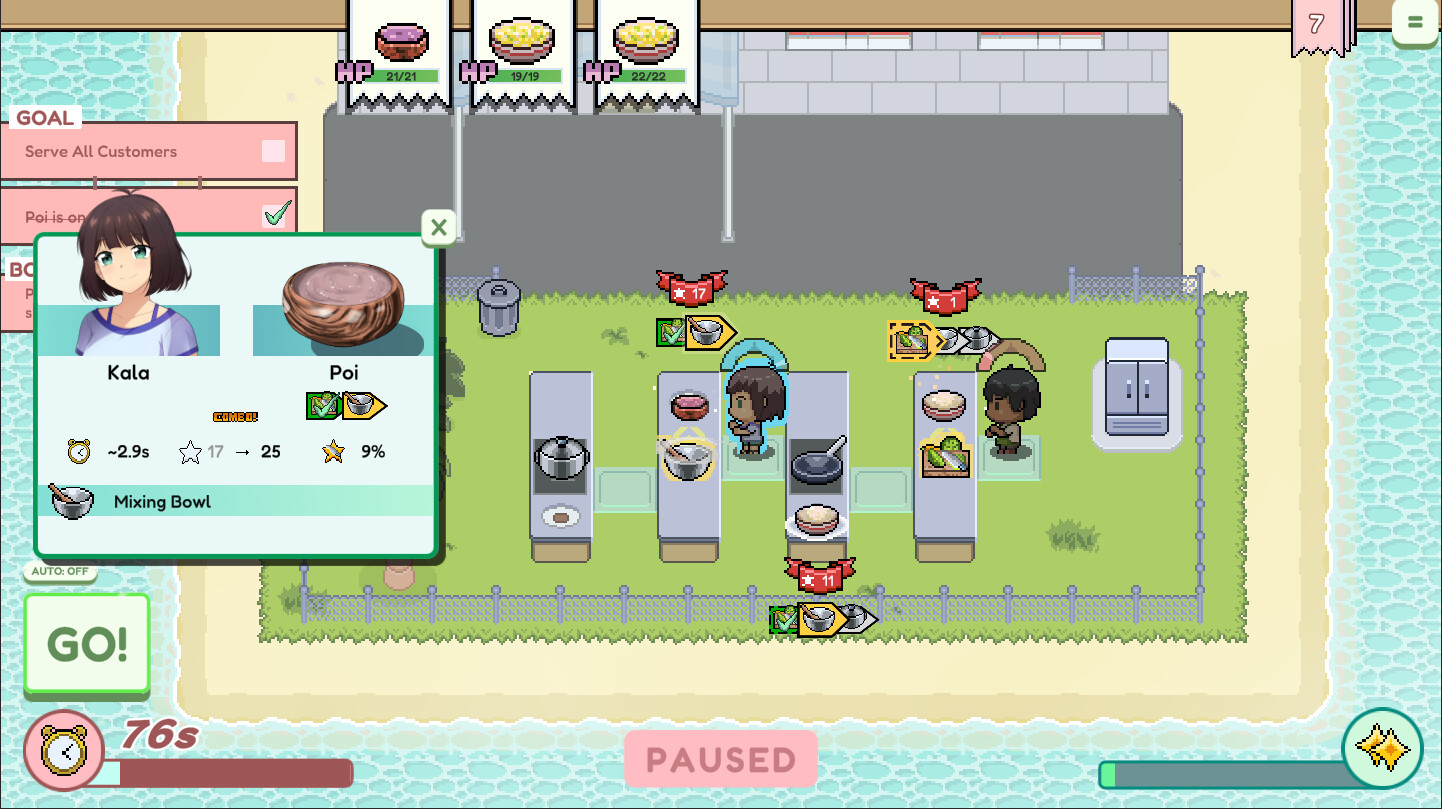Open the hamburger menu at top right
Image resolution: width=1442 pixels, height=809 pixels.
(1415, 20)
